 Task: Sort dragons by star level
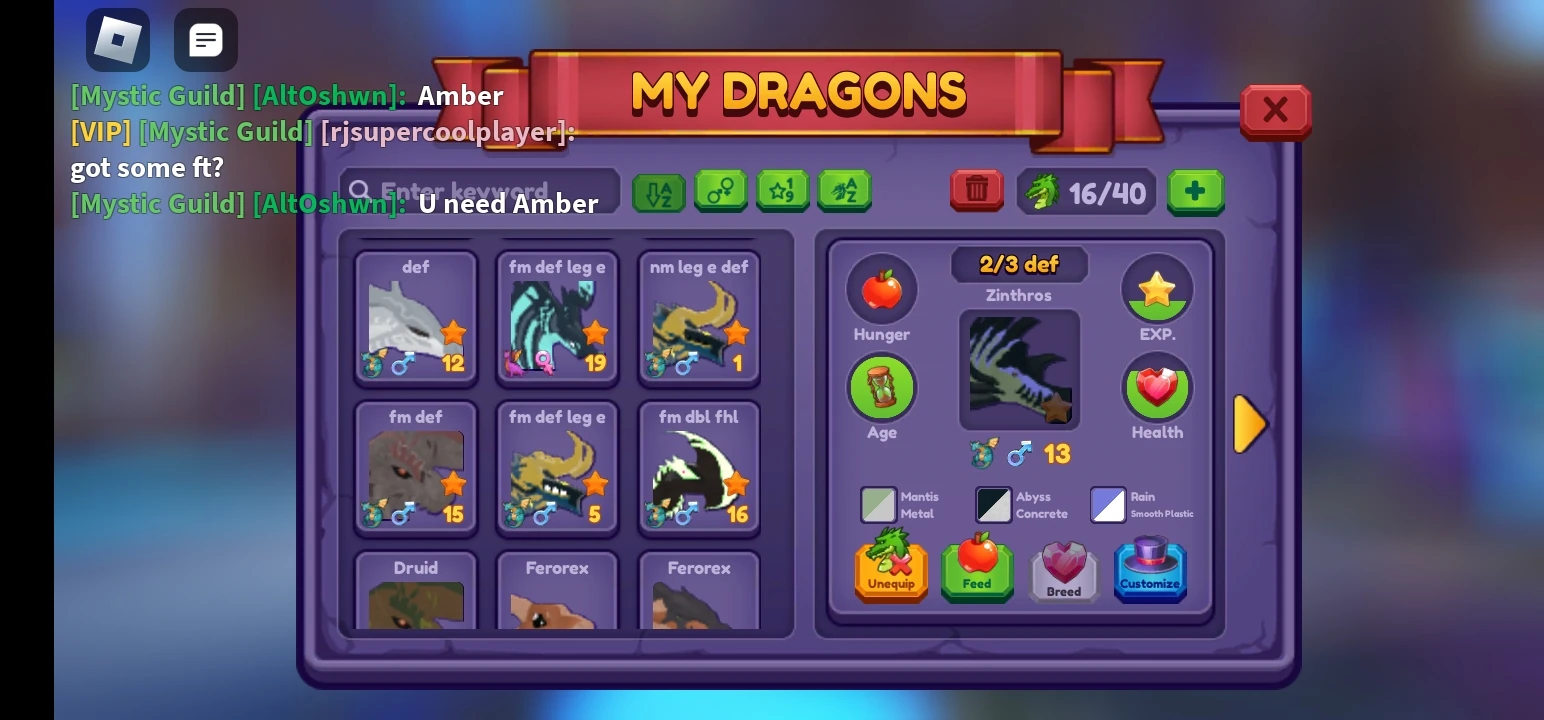point(783,191)
